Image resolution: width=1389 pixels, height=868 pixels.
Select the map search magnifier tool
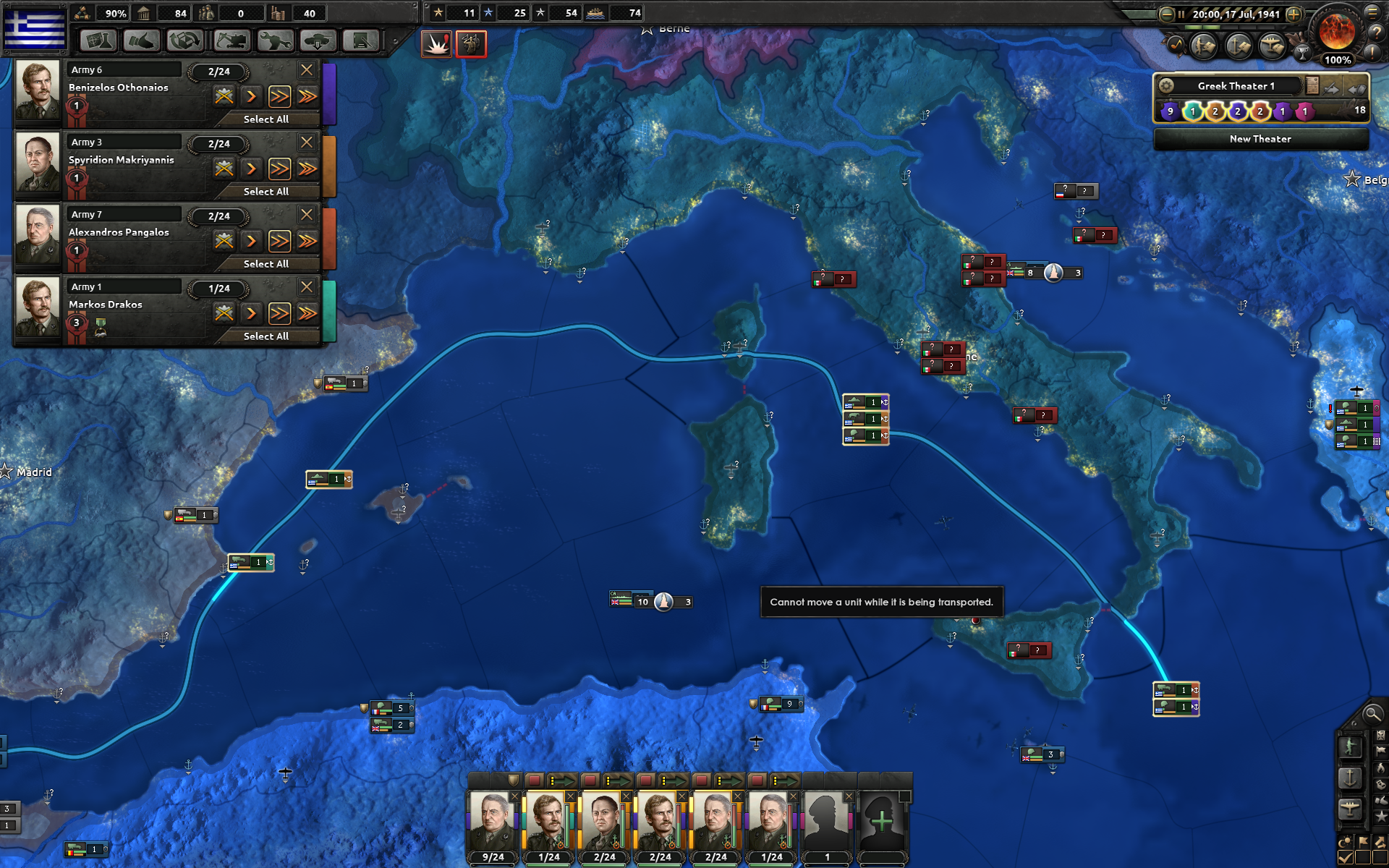[1372, 716]
